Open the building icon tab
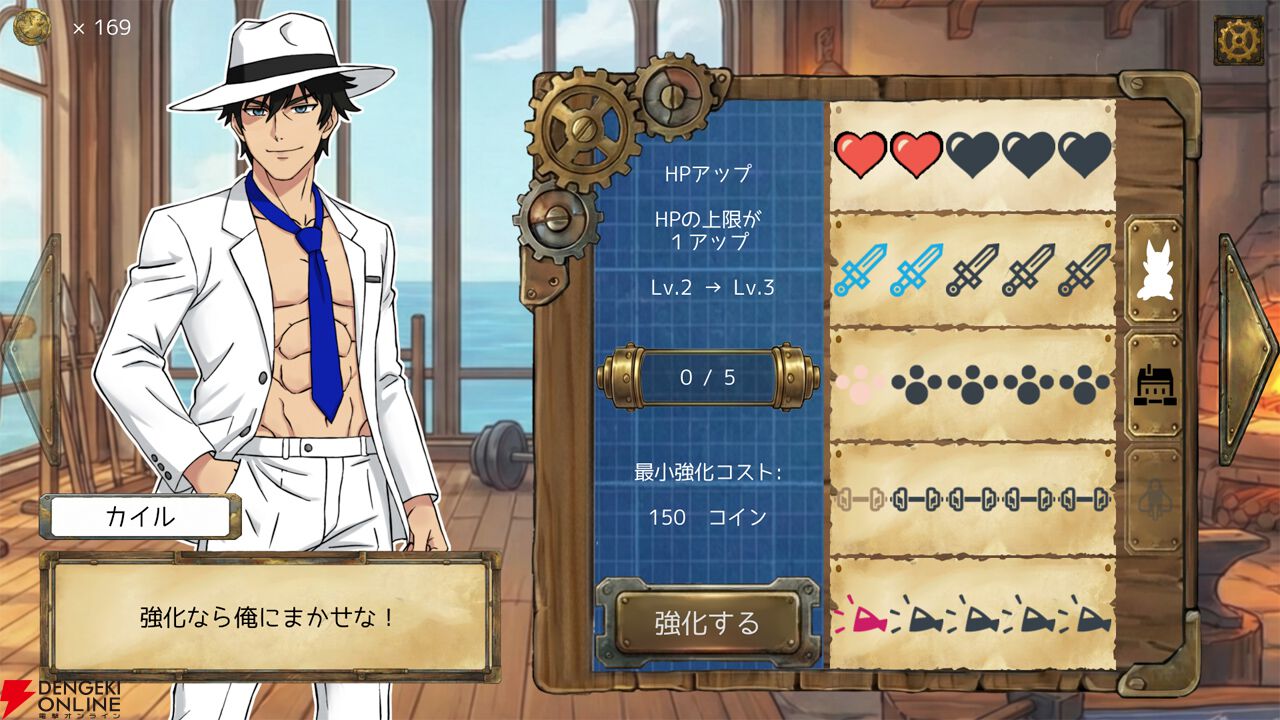The image size is (1280, 720). tap(1155, 386)
